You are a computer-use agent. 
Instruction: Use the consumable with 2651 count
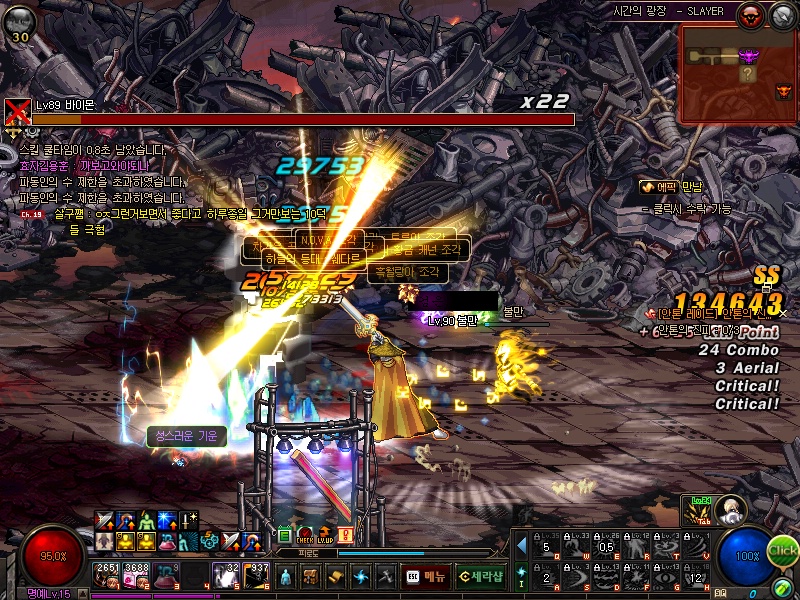pos(106,574)
